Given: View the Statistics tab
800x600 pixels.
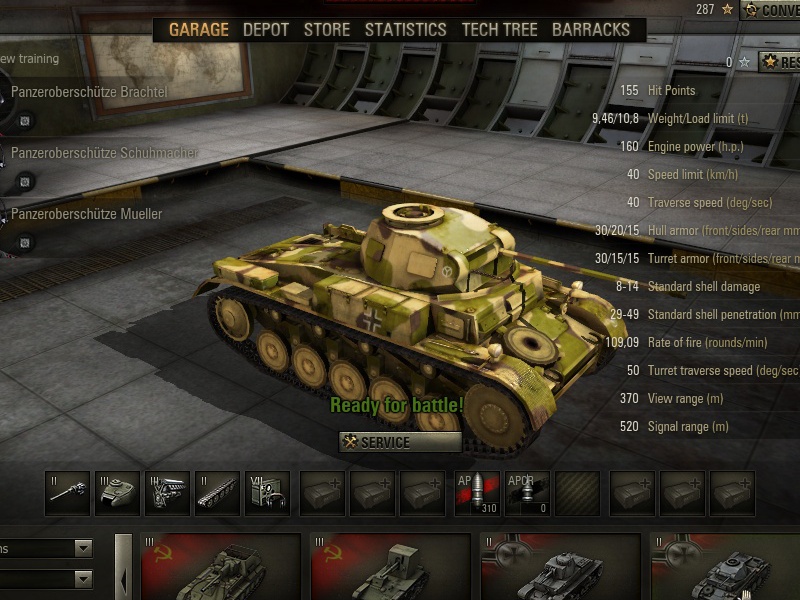Looking at the screenshot, I should [x=405, y=29].
